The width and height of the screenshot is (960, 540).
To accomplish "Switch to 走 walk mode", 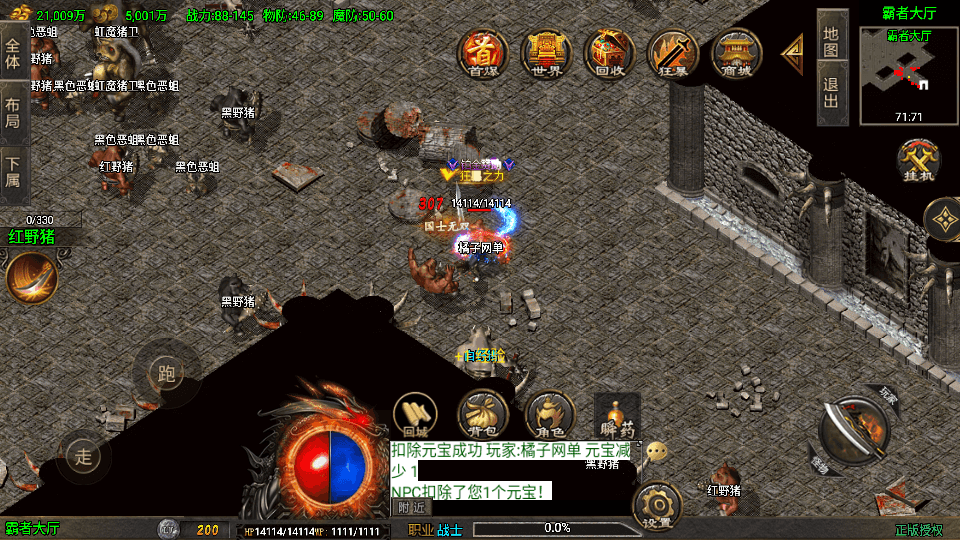I will tap(84, 457).
